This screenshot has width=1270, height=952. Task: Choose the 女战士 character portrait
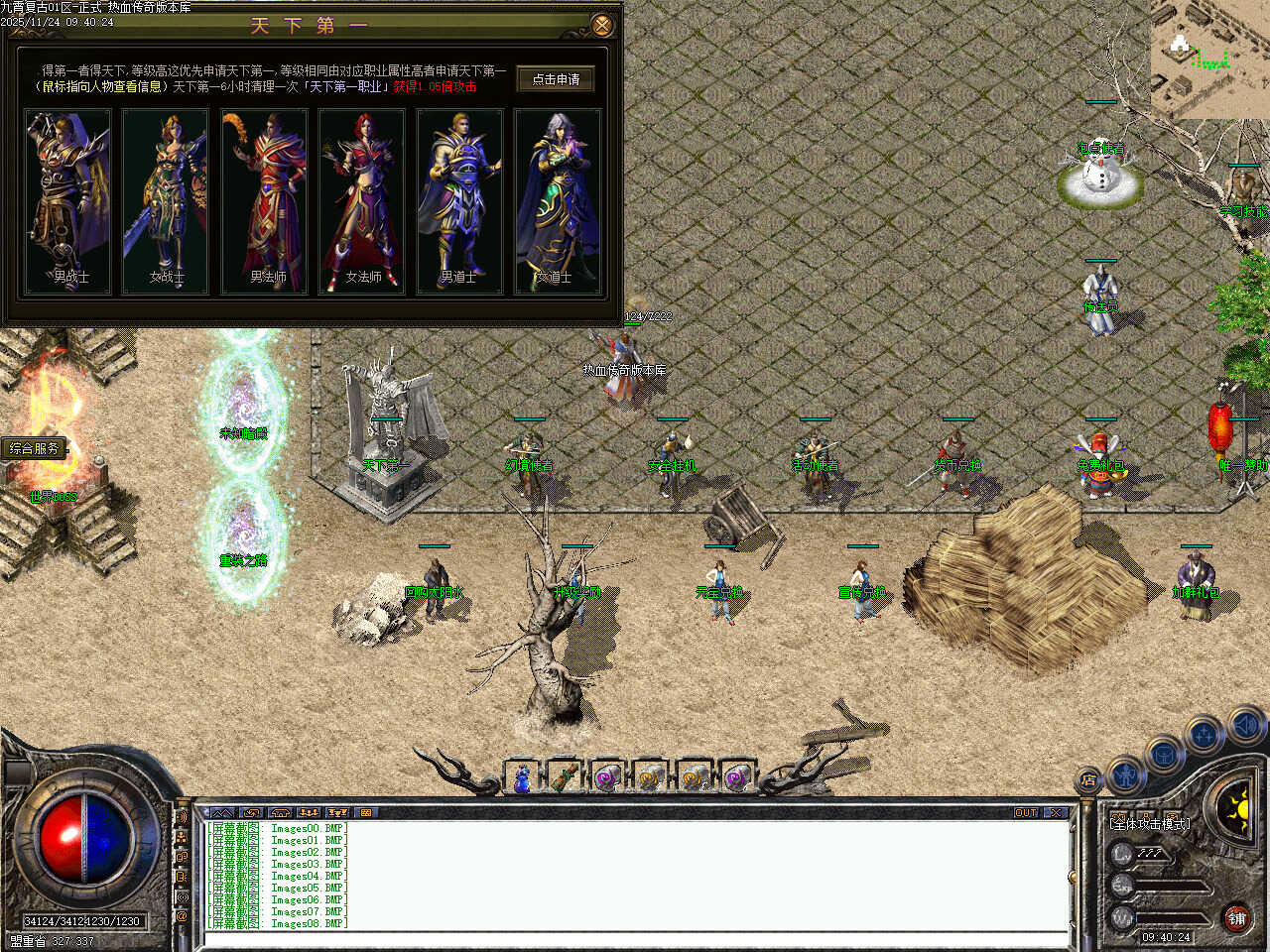[x=166, y=201]
